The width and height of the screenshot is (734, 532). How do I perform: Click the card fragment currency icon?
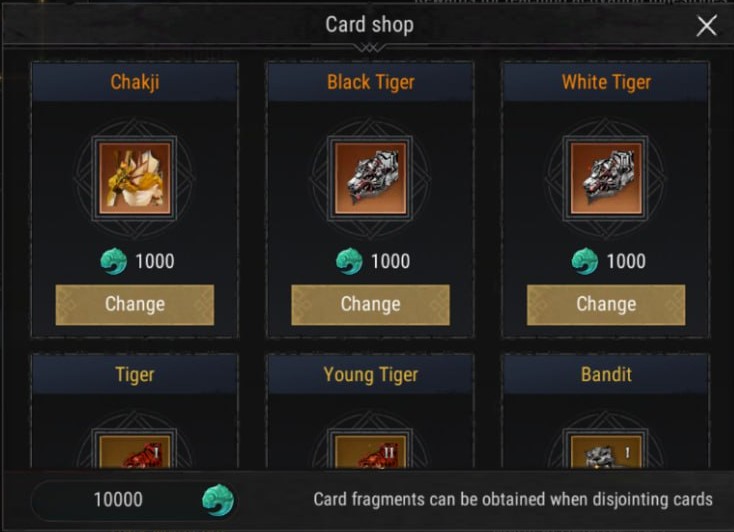click(x=217, y=499)
